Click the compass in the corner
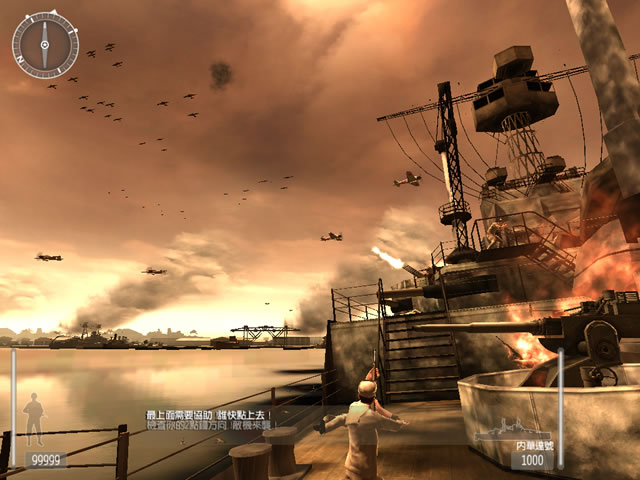 point(45,44)
